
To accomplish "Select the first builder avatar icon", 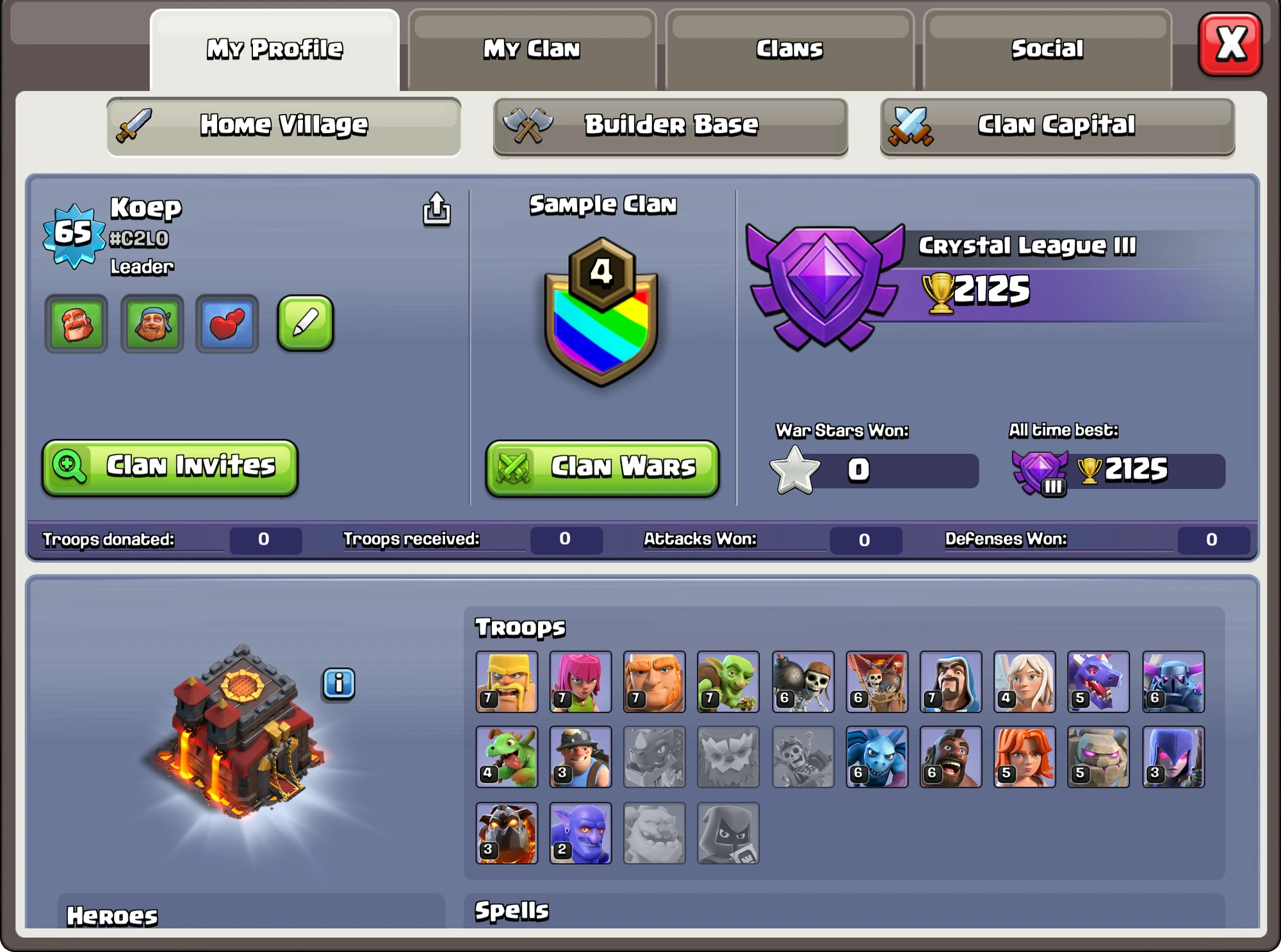I will 76,325.
